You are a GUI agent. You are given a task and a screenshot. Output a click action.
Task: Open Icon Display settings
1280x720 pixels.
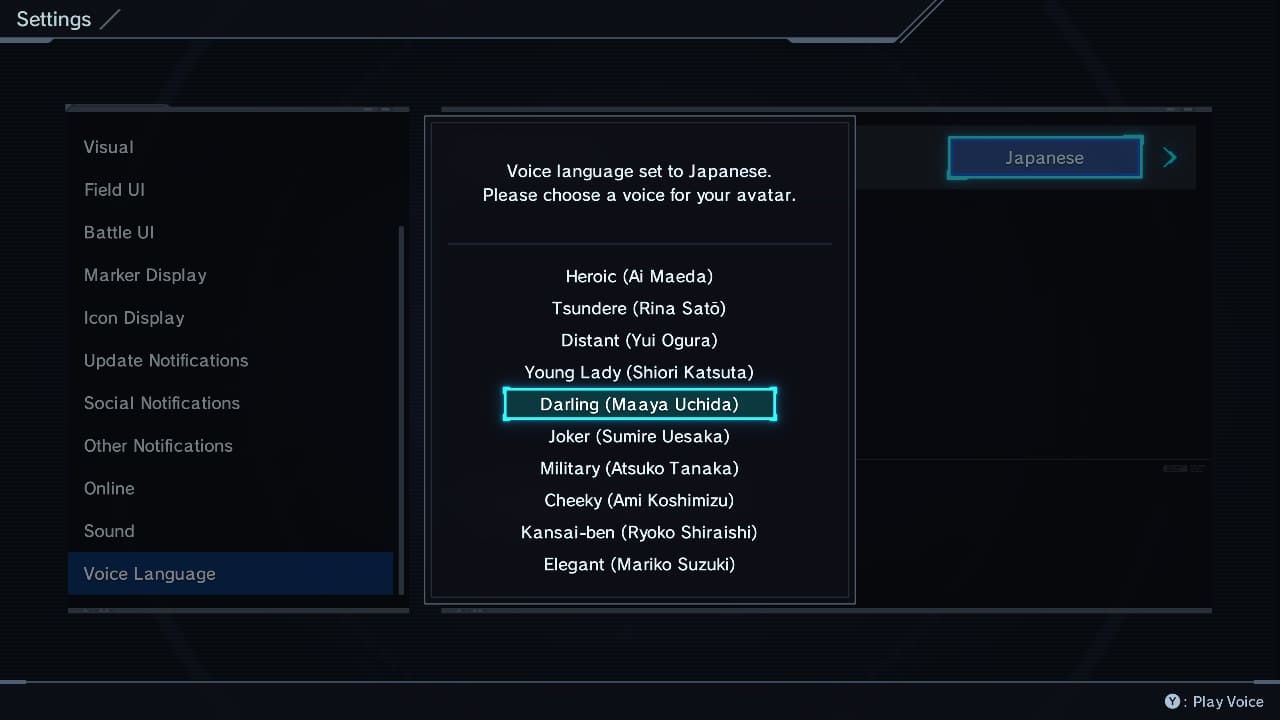[x=134, y=318]
